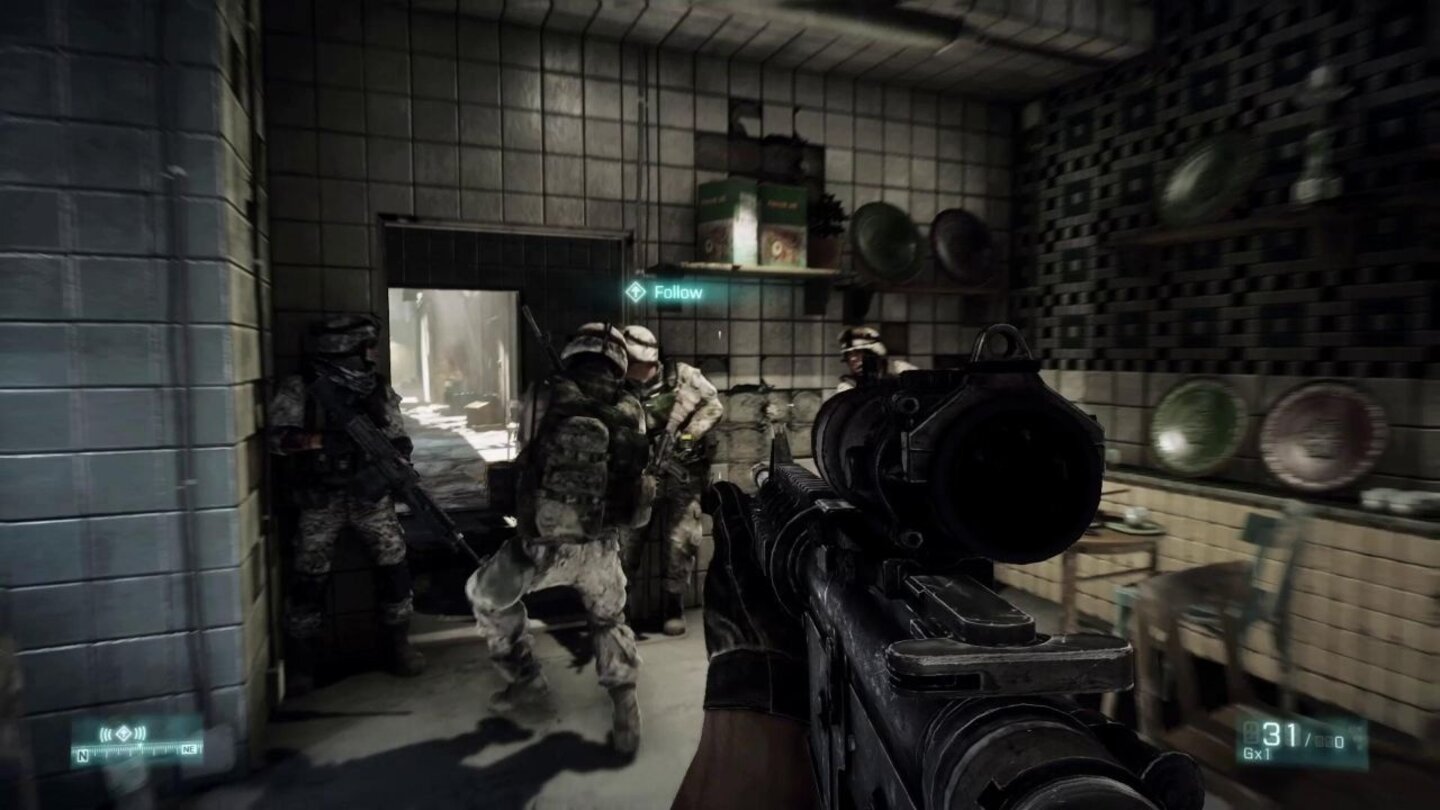Click the N marker on the compass
This screenshot has height=810, width=1440.
click(x=82, y=757)
